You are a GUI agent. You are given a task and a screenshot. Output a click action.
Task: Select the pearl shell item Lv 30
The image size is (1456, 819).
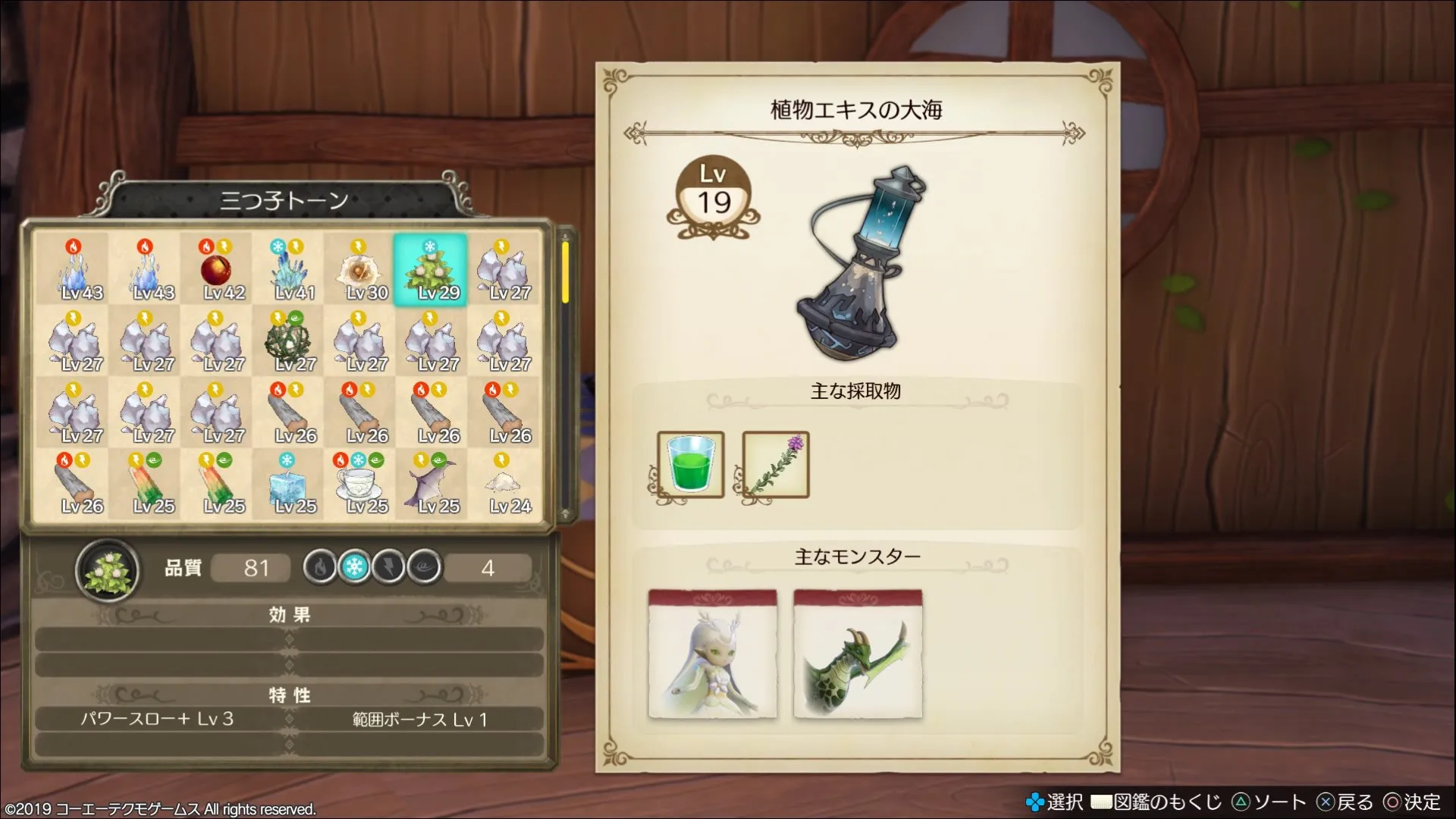[x=359, y=270]
